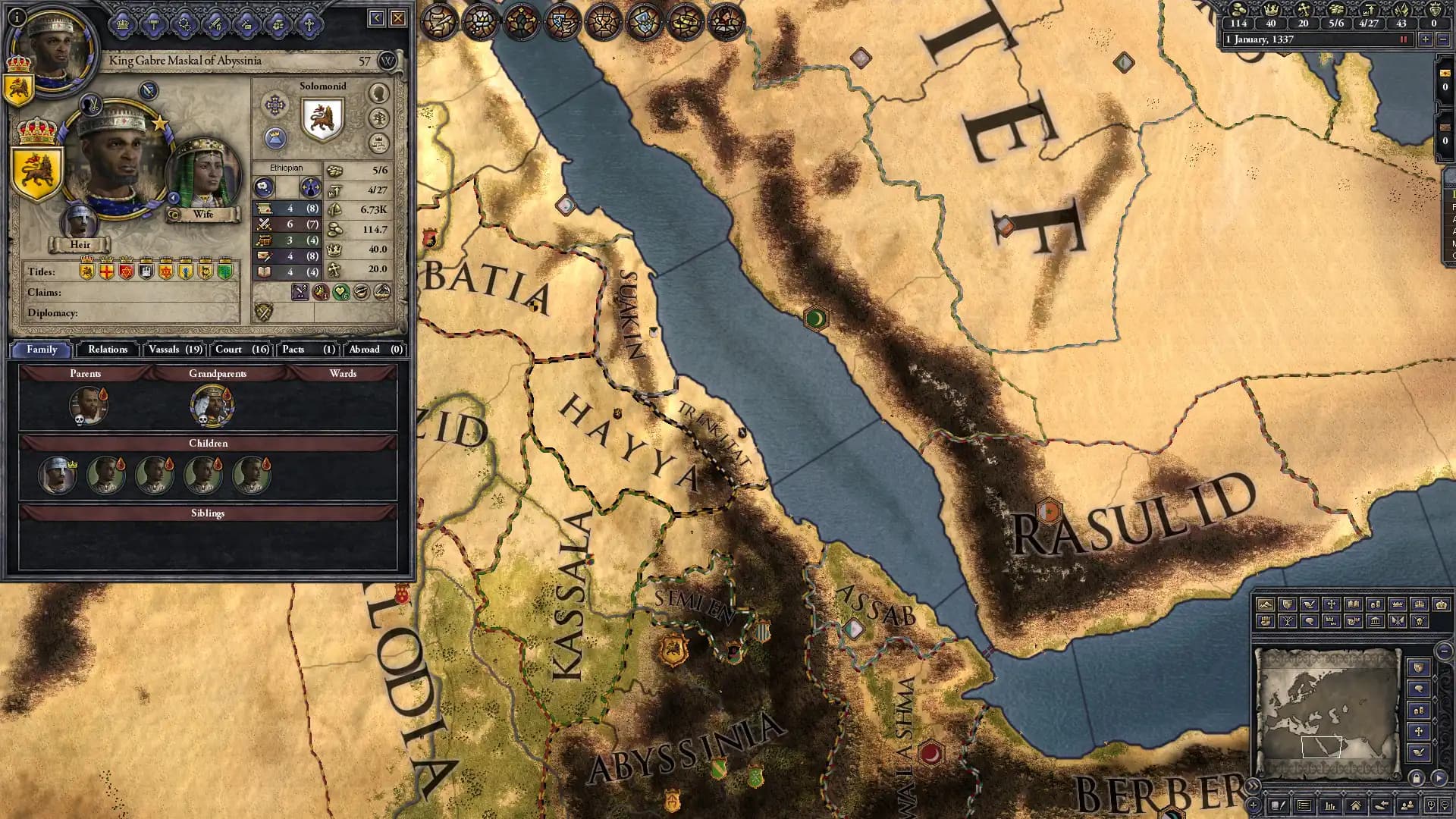This screenshot has width=1456, height=819.
Task: Expand the plus arrow below the minimap chevron
Action: click(1253, 805)
